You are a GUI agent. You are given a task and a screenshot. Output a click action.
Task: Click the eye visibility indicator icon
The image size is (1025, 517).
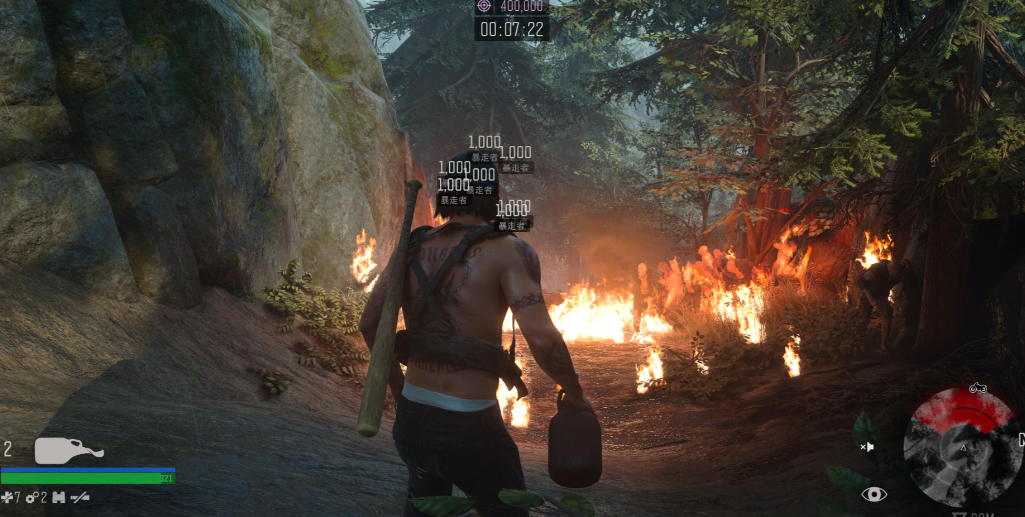click(875, 494)
